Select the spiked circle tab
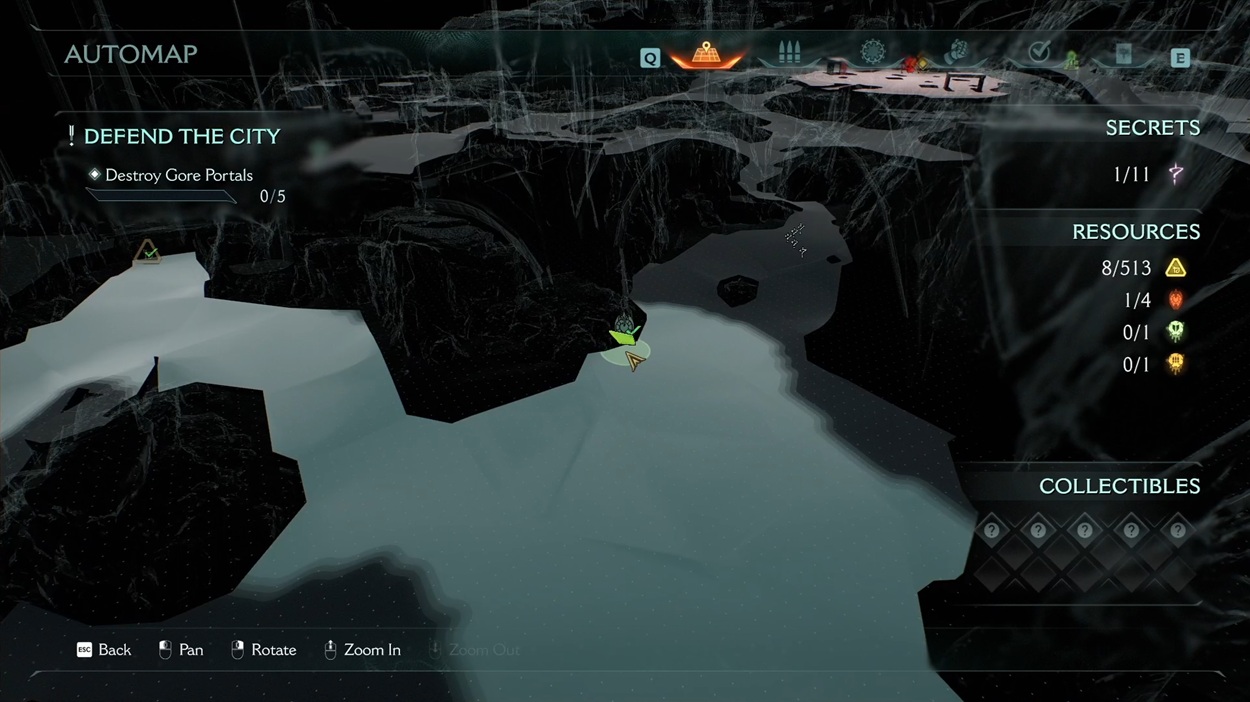1250x702 pixels. (x=873, y=52)
